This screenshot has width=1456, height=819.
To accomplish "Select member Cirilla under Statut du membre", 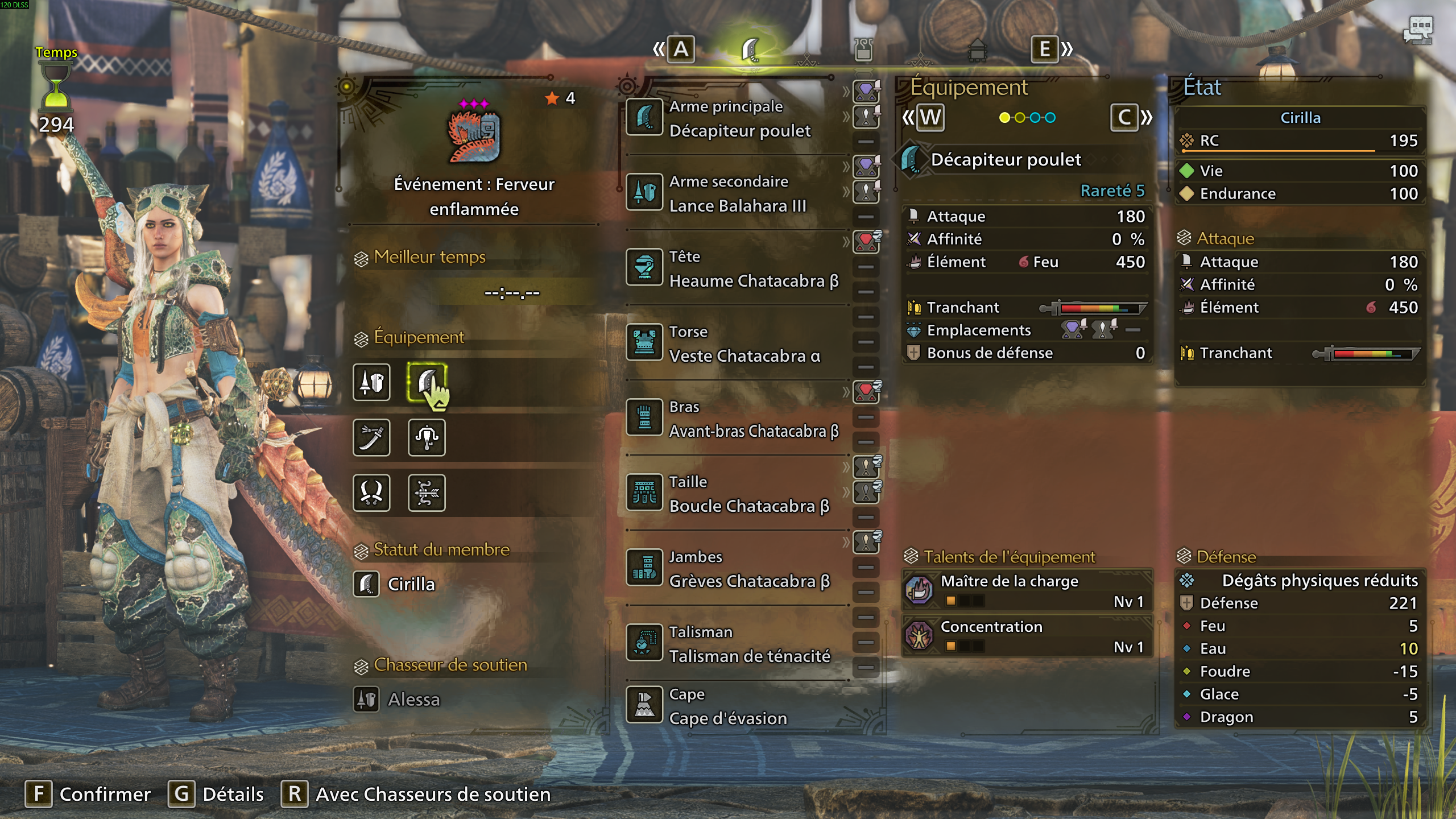I will pyautogui.click(x=411, y=584).
